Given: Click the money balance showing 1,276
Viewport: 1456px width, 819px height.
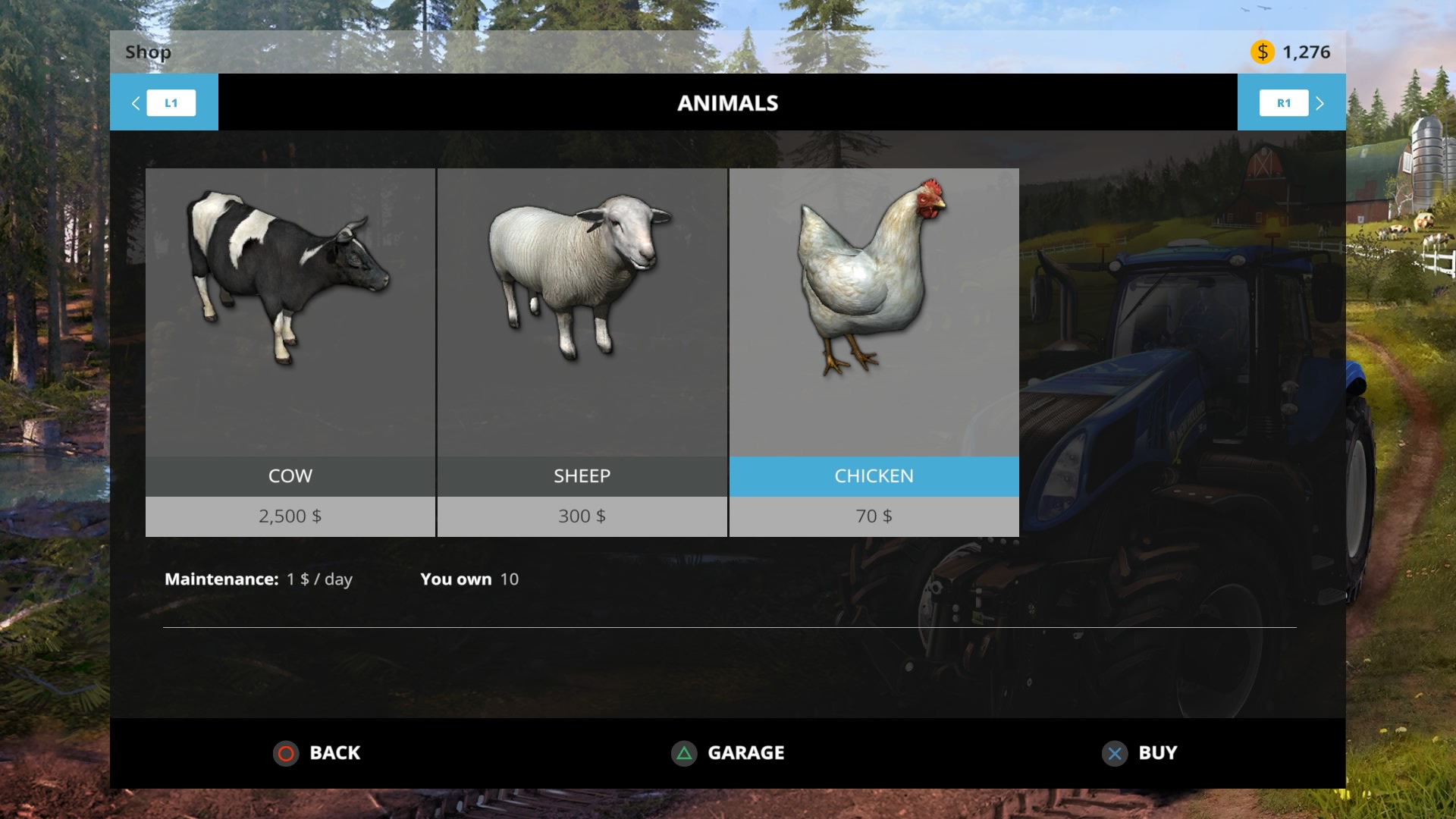Looking at the screenshot, I should (1306, 52).
